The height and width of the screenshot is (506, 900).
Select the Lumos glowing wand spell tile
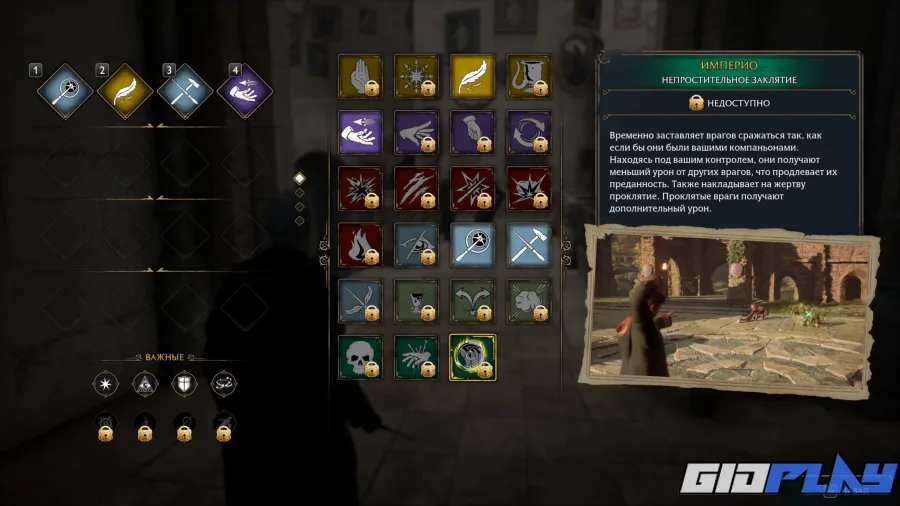coord(473,244)
